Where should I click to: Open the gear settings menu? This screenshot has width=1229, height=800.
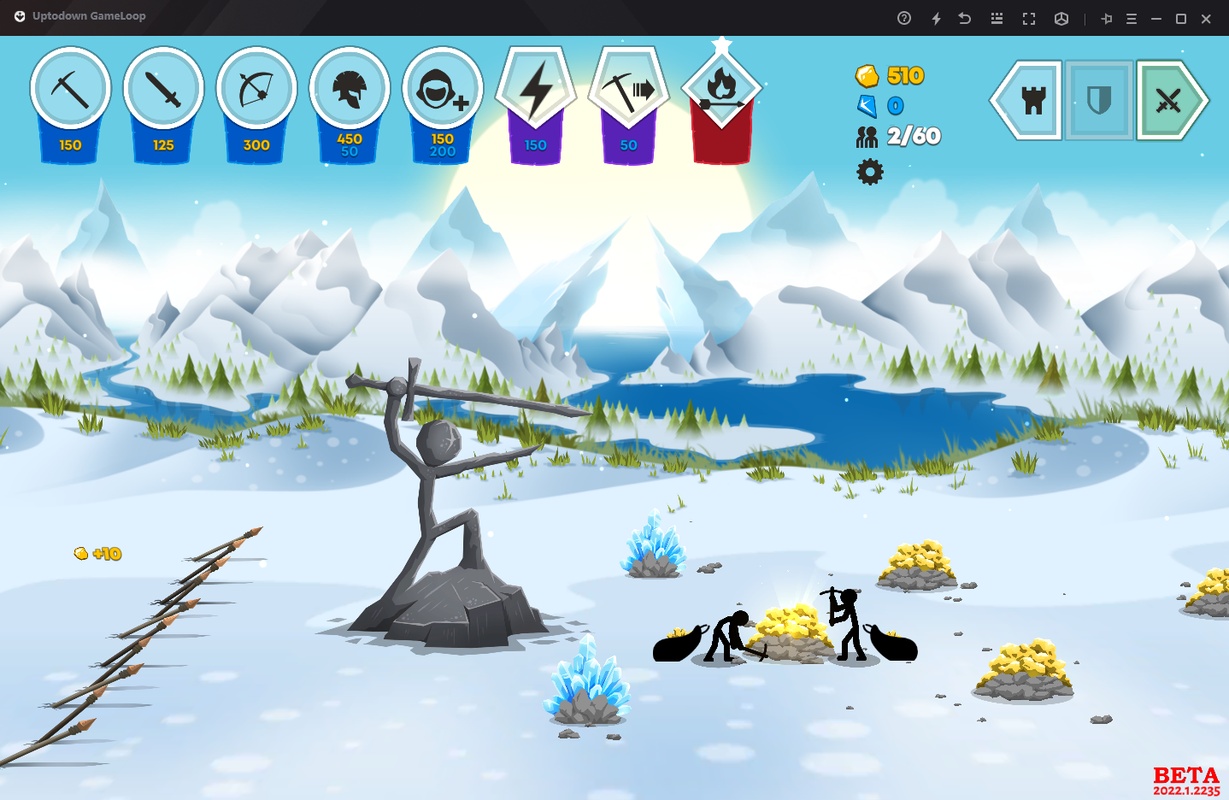pyautogui.click(x=870, y=172)
